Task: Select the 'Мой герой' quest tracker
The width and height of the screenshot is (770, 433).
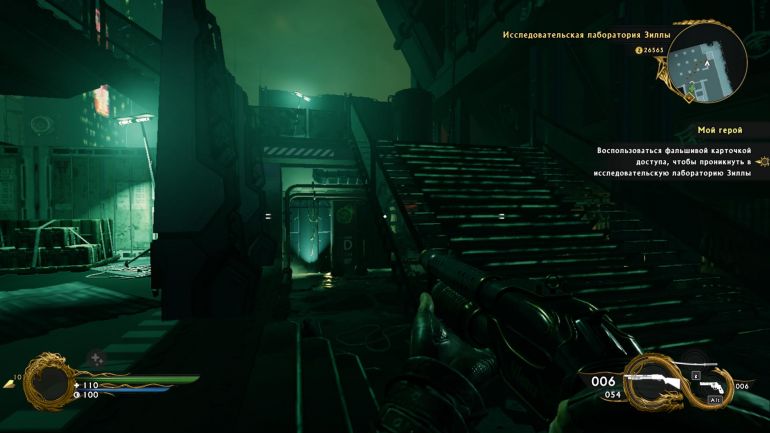Action: 718,130
